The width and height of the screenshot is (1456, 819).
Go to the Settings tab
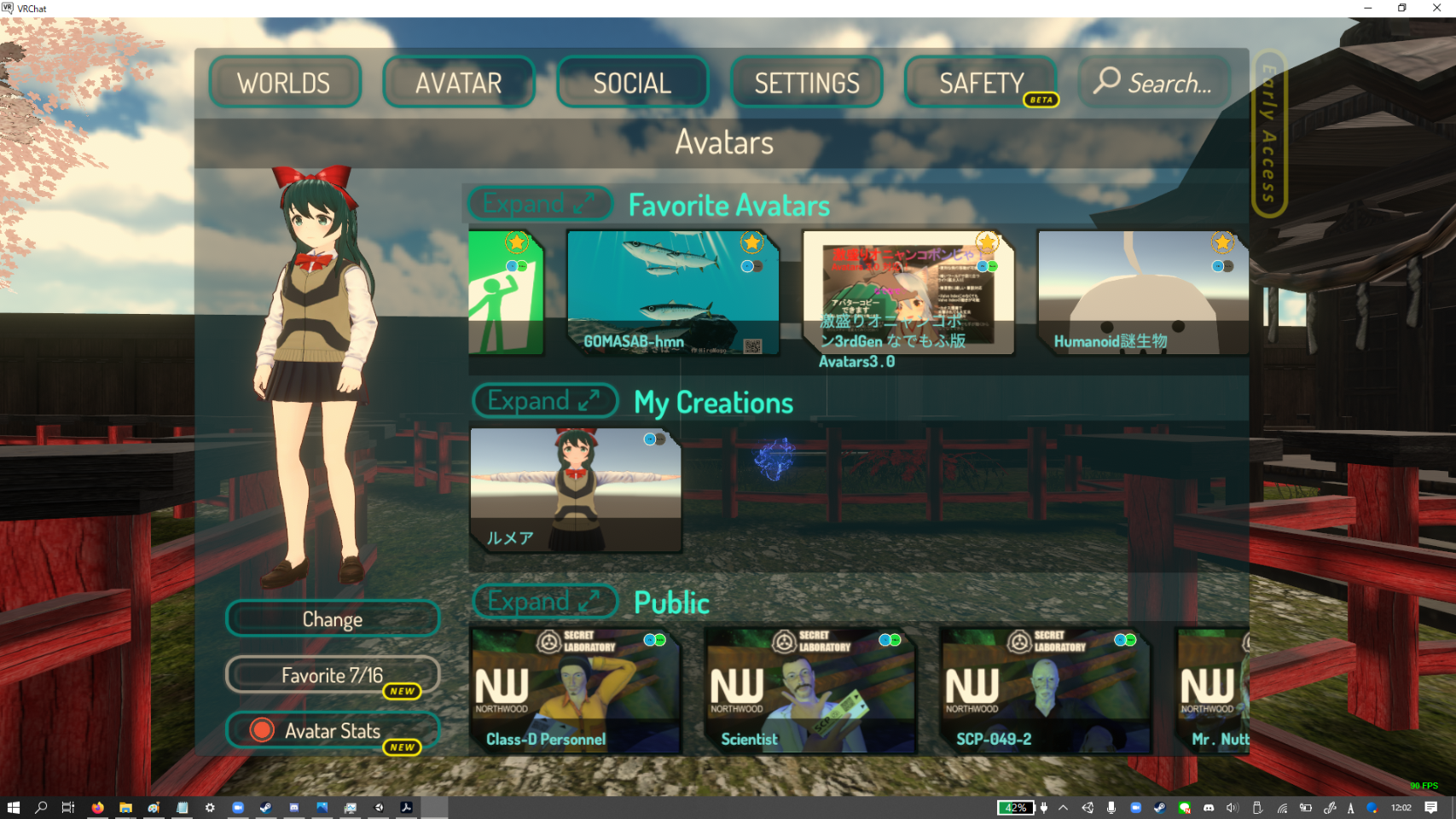point(806,83)
